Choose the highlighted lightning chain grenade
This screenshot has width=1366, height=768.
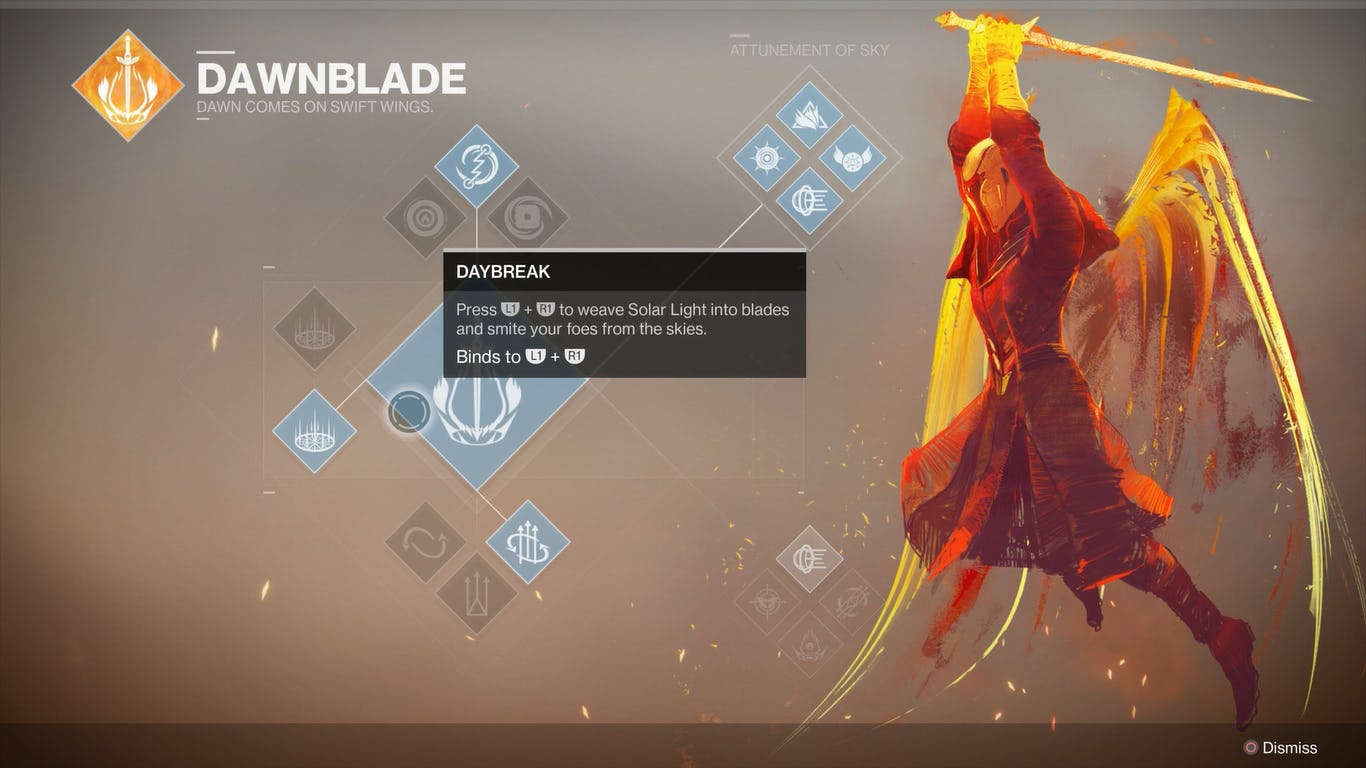click(x=476, y=166)
